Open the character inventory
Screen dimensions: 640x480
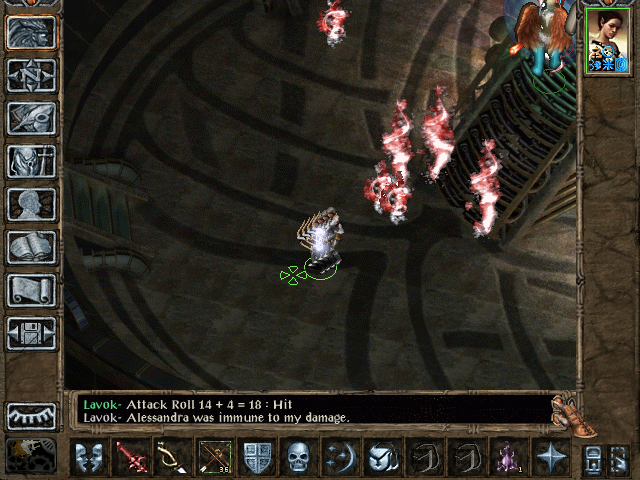pyautogui.click(x=32, y=161)
